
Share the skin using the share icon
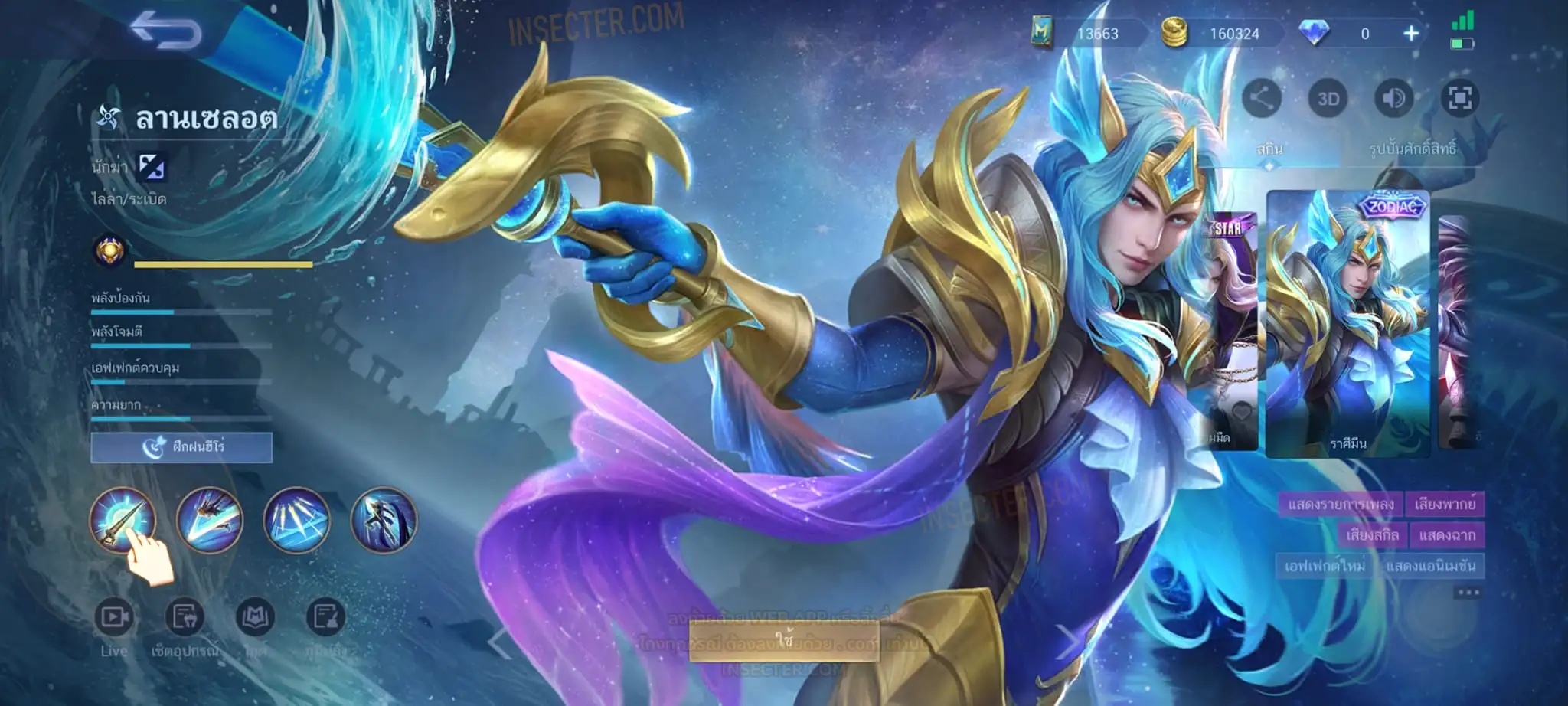(1262, 99)
